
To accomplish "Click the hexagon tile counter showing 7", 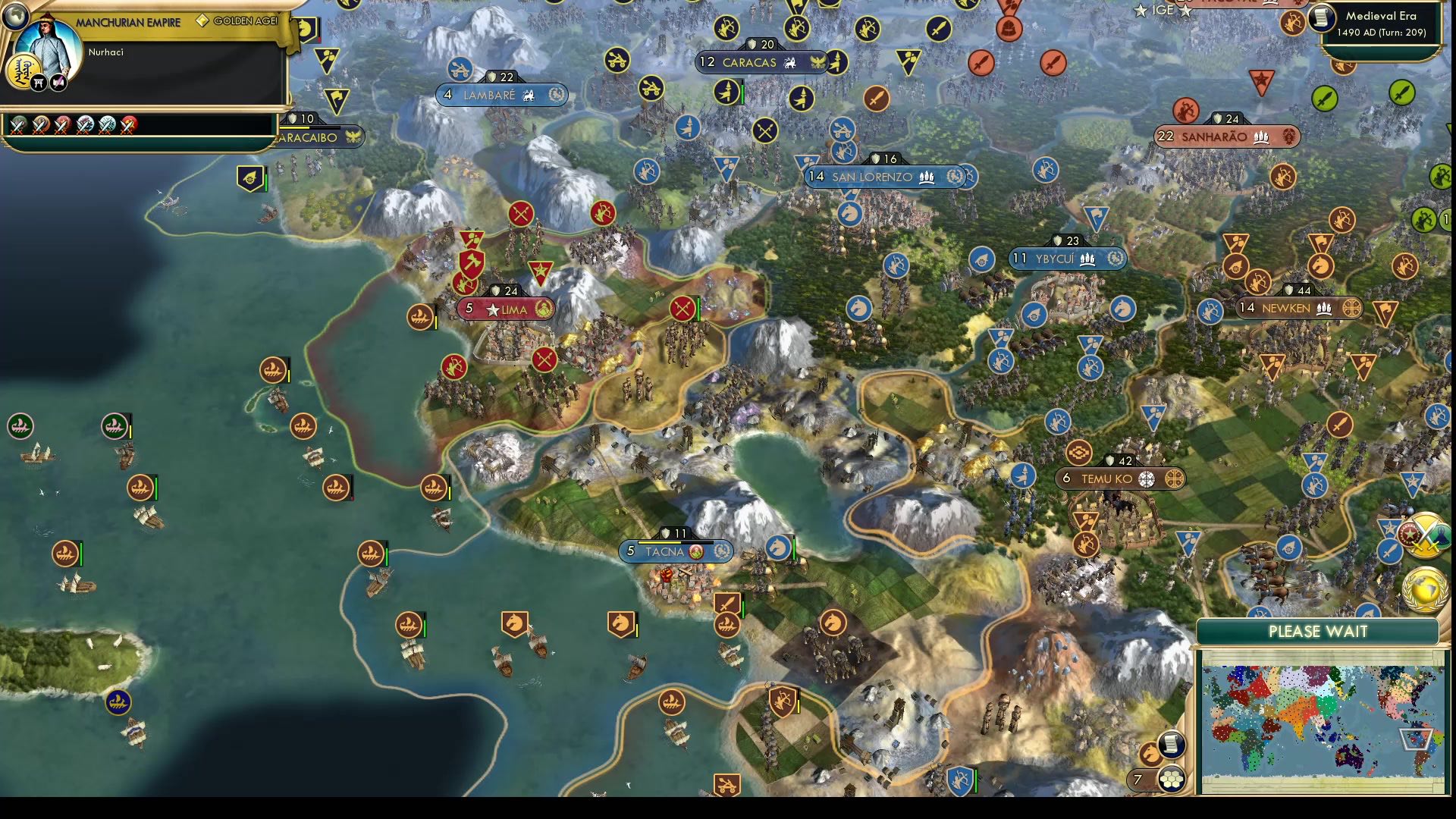I will (1137, 780).
